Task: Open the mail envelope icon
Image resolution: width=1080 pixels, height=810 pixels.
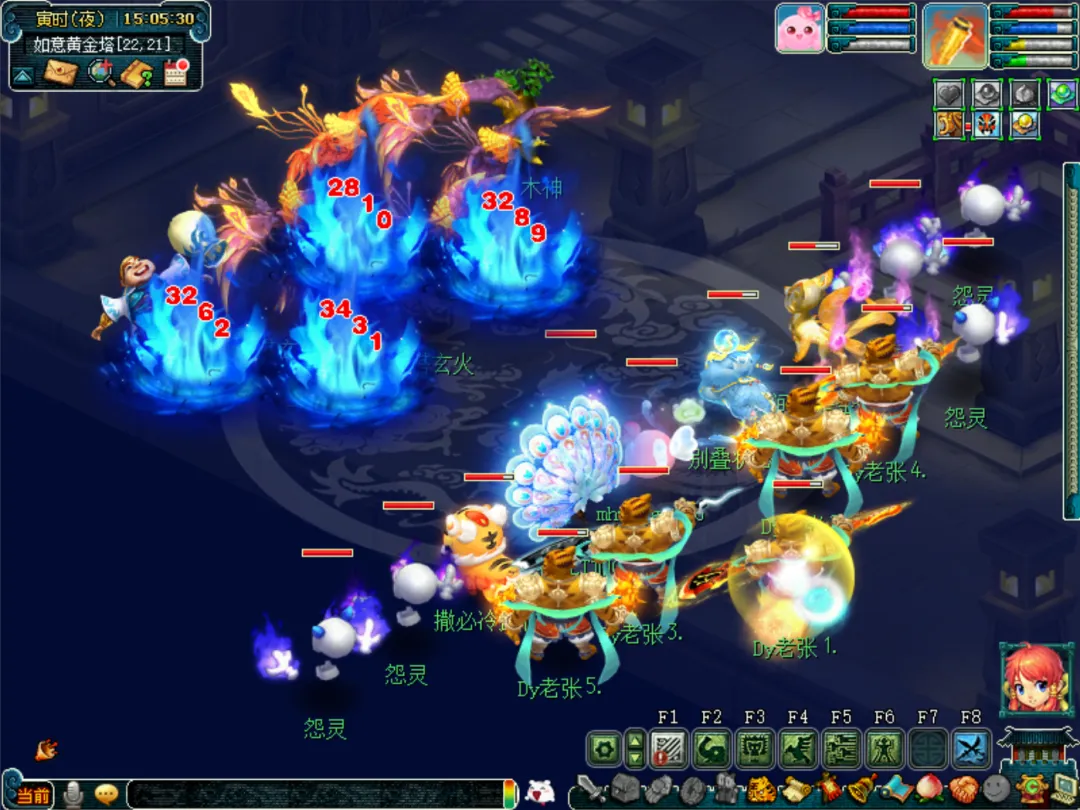Action: tap(61, 73)
